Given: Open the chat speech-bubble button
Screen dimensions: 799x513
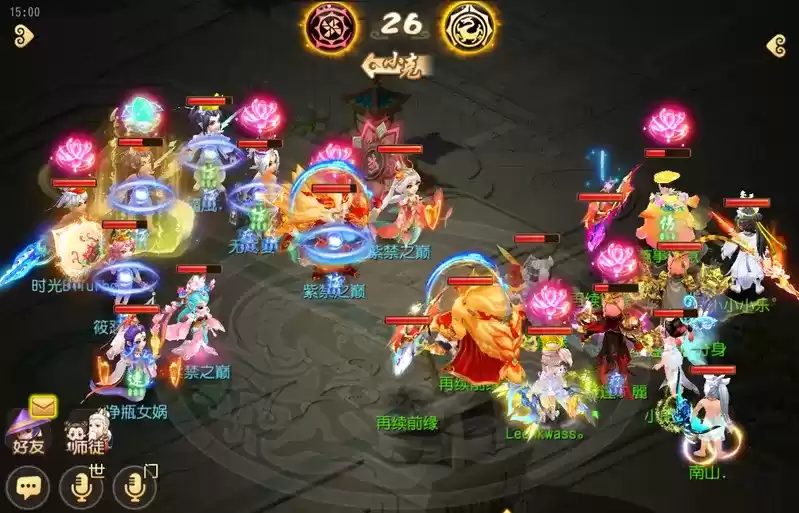Looking at the screenshot, I should coord(27,488).
